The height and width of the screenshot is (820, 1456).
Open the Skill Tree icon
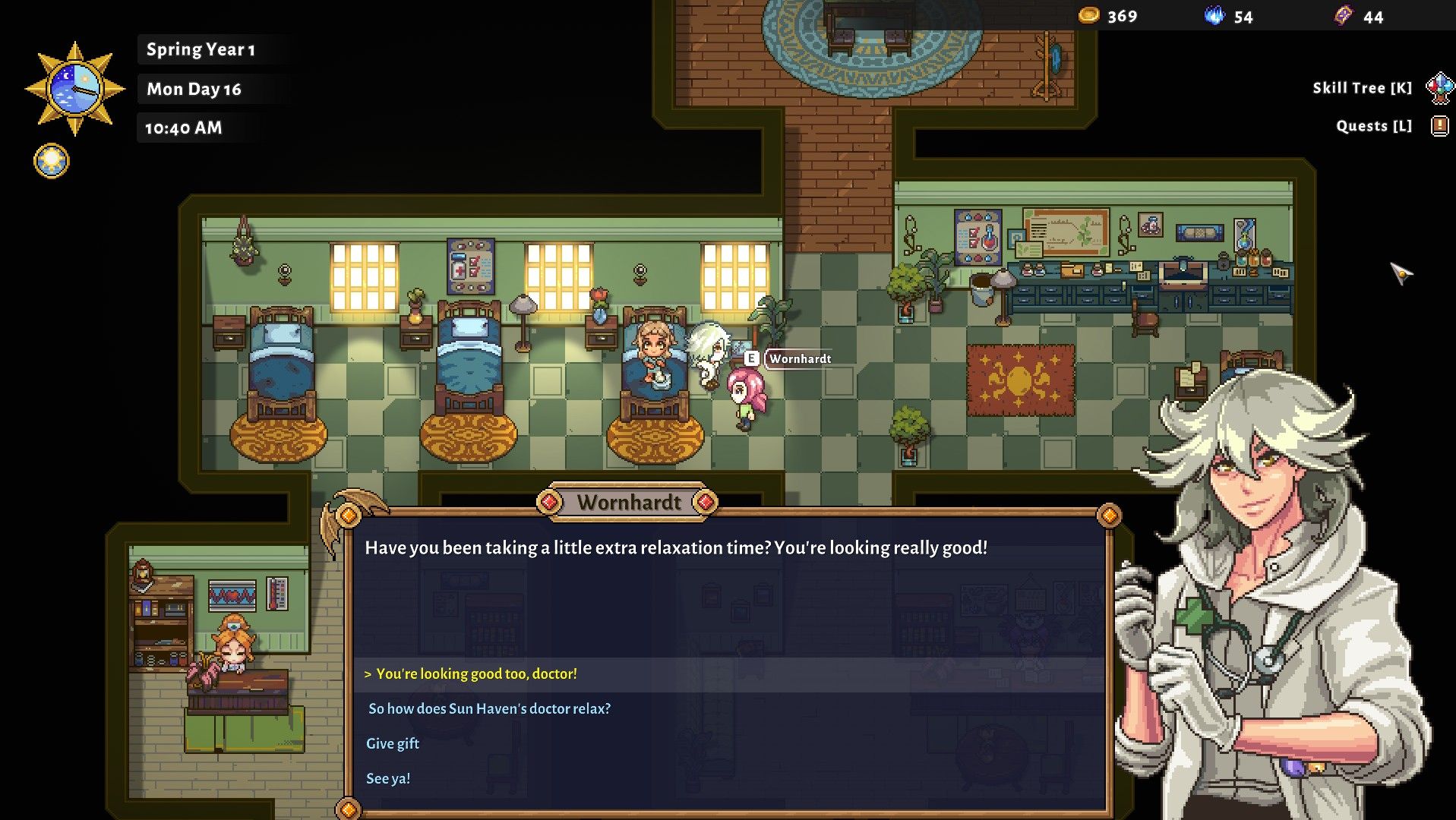[x=1439, y=88]
